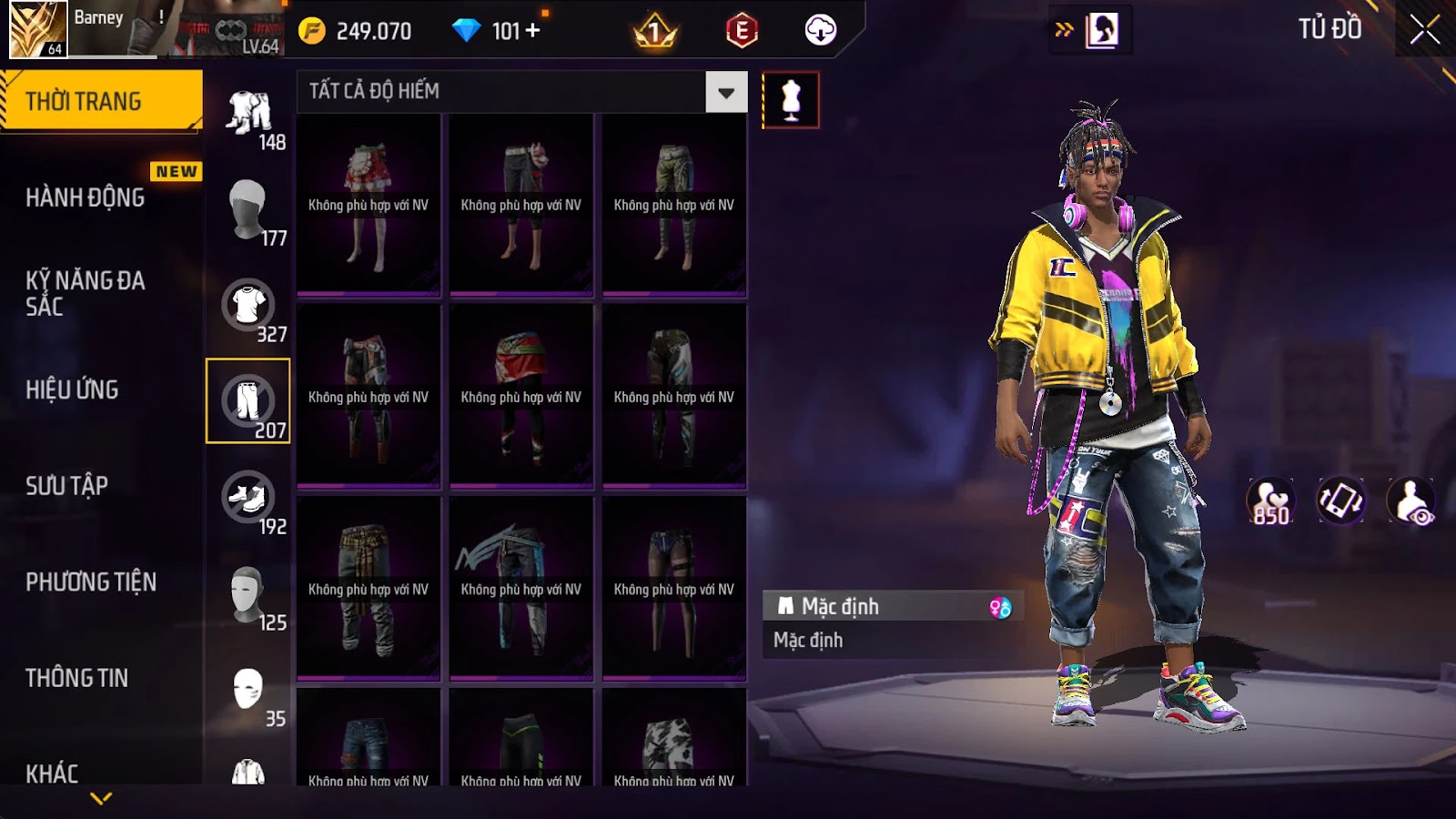Click the mannequin preview toggle icon
This screenshot has height=819, width=1456.
tap(791, 100)
